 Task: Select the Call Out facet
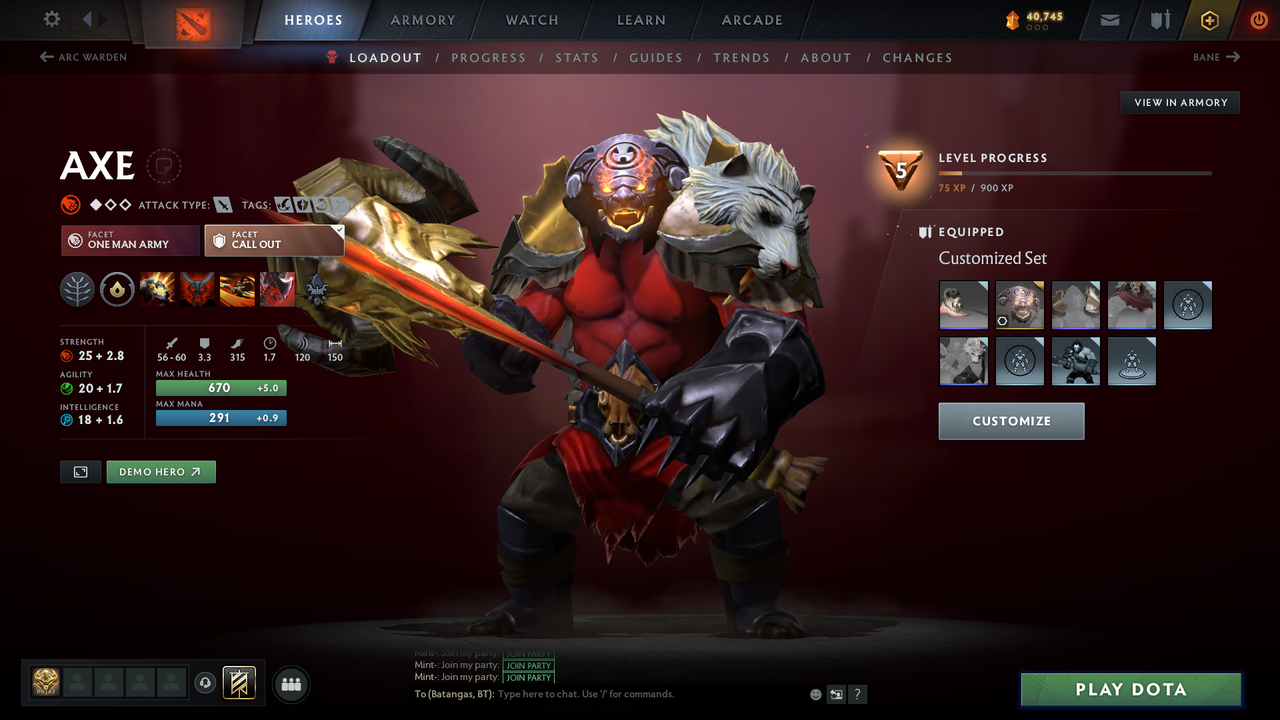pyautogui.click(x=274, y=240)
